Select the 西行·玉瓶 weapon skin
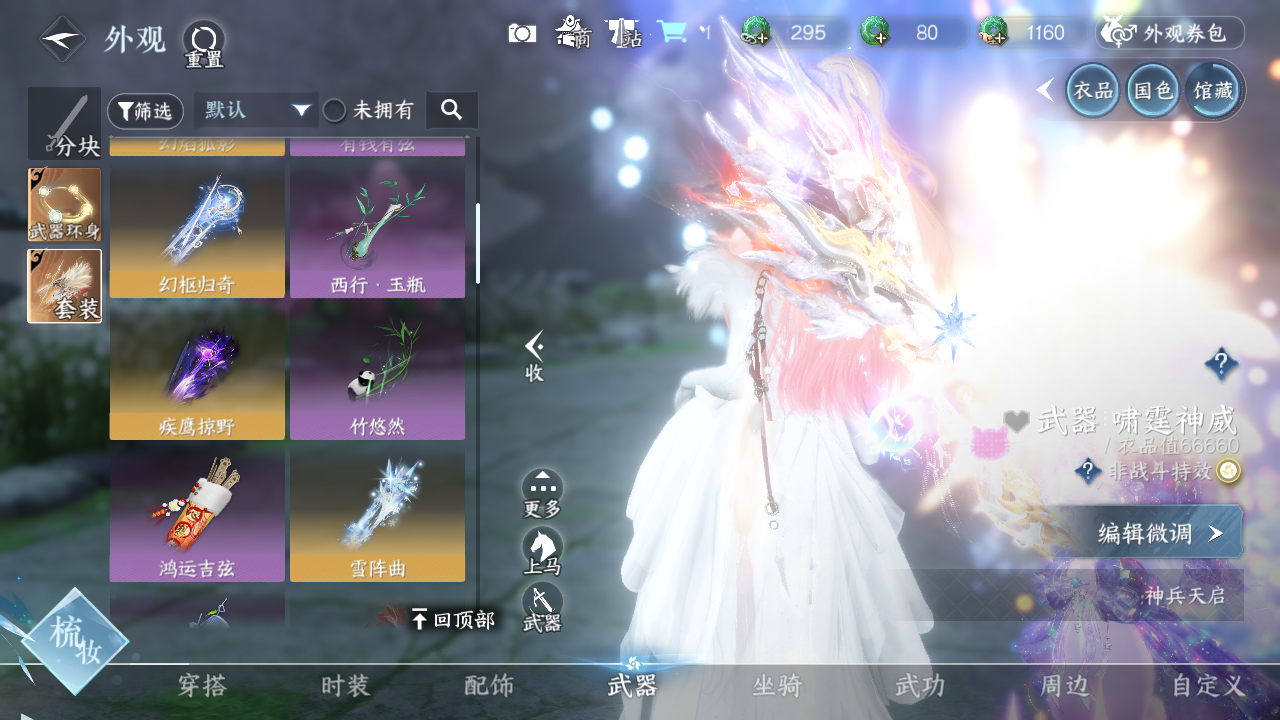The image size is (1280, 720). [x=377, y=231]
